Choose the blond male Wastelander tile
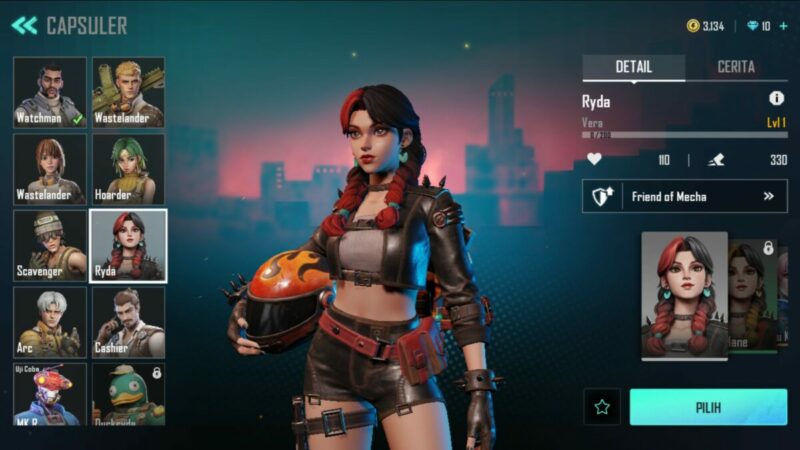 click(129, 92)
